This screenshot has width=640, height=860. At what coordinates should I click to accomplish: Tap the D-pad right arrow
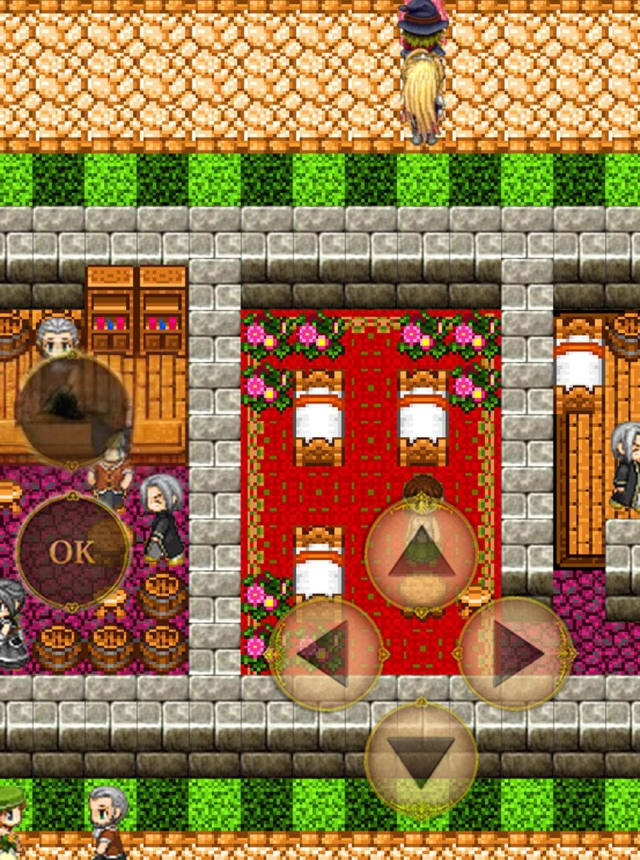tap(516, 654)
